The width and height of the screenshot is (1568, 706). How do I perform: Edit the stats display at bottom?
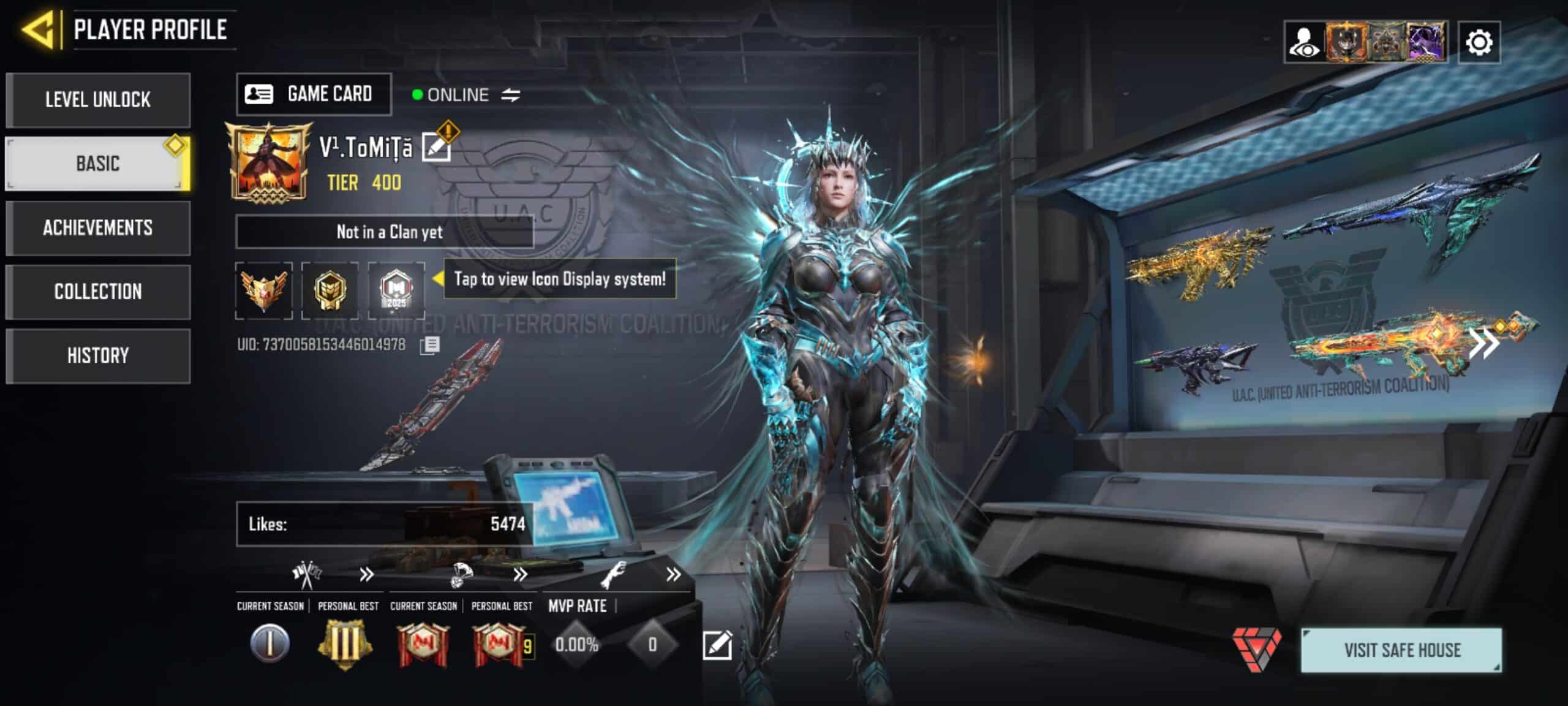tap(717, 645)
